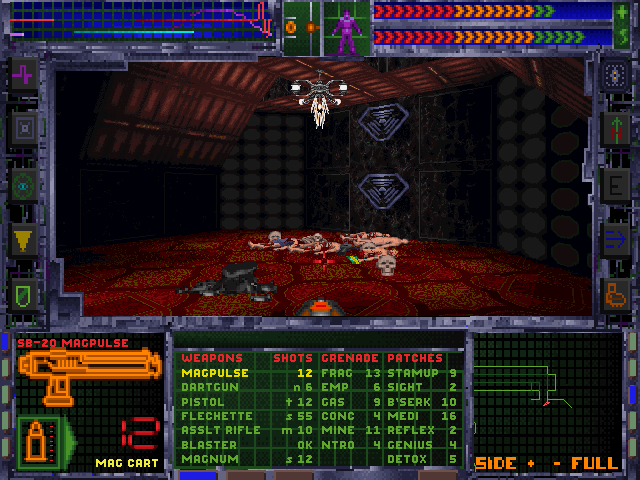Activate the green shield hardware icon
This screenshot has width=640, height=480.
24,295
